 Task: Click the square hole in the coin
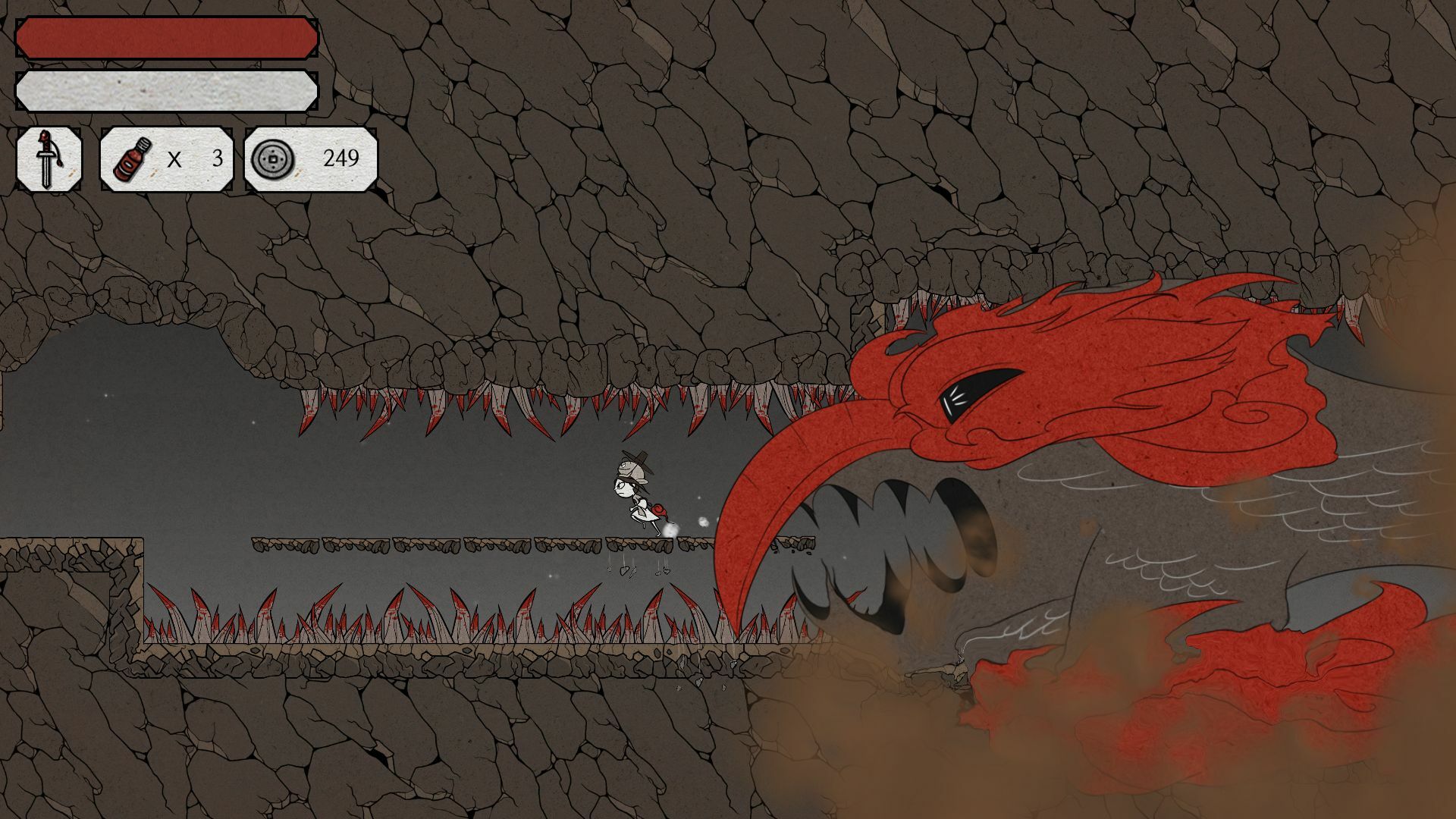tap(272, 158)
